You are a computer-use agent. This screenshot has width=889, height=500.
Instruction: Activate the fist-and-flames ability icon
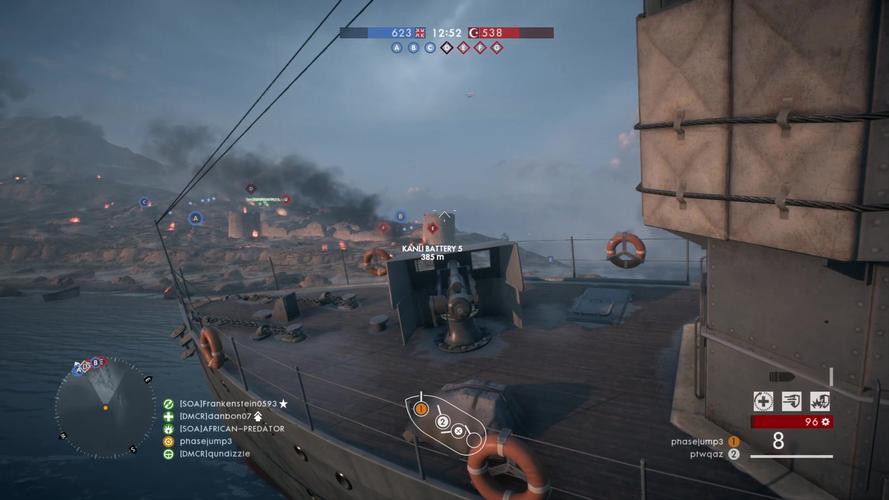tap(820, 401)
